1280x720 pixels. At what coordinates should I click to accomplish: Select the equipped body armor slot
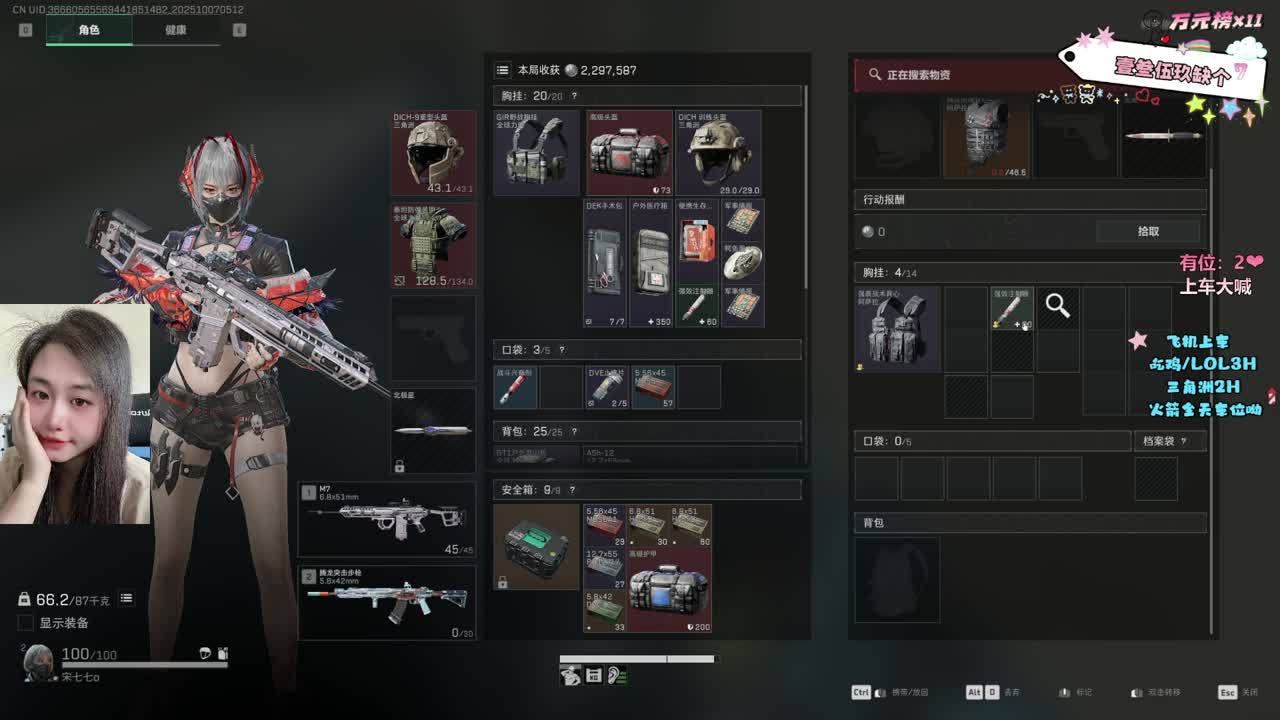433,245
